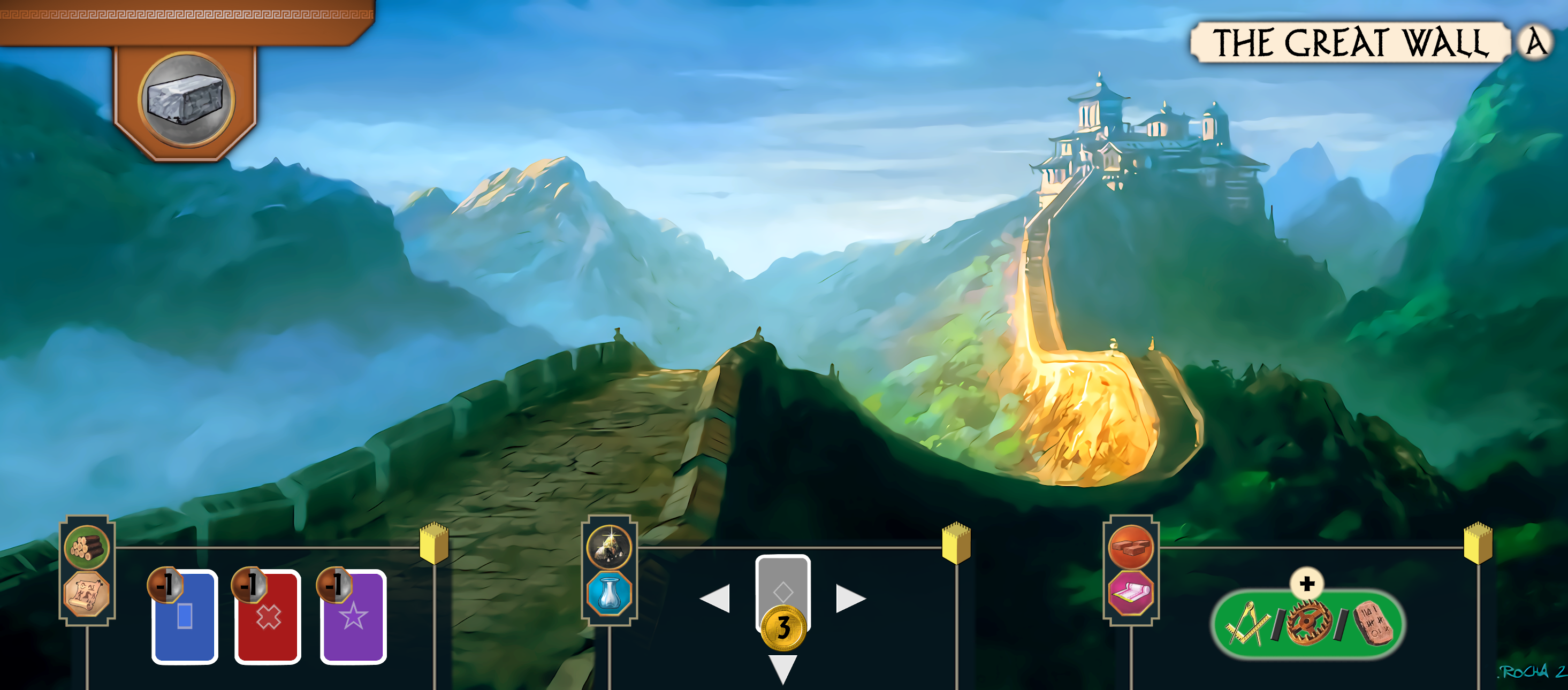
Task: Click the papyrus scroll cost icon
Action: 87,594
